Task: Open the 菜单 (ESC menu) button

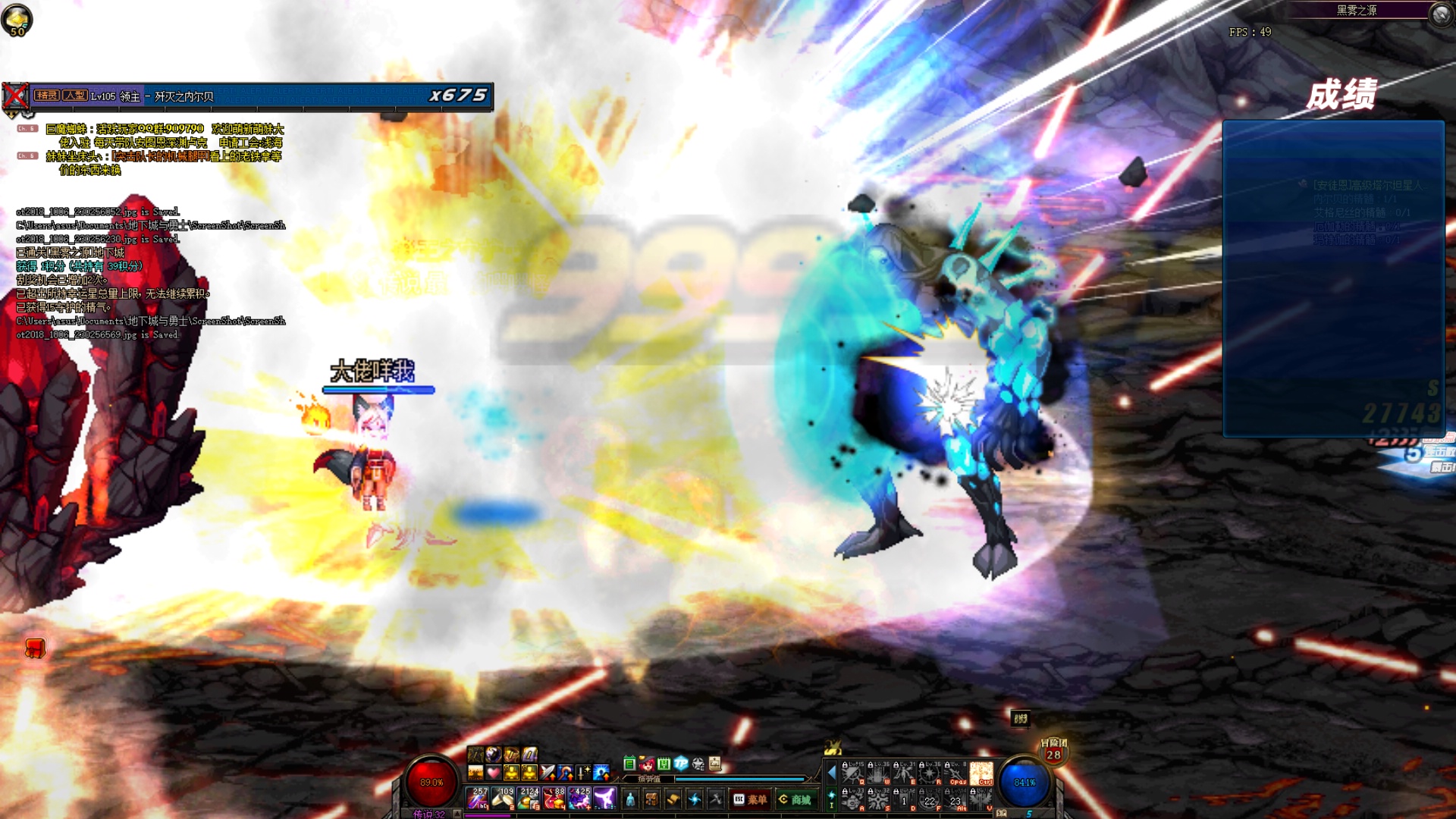Action: point(750,799)
